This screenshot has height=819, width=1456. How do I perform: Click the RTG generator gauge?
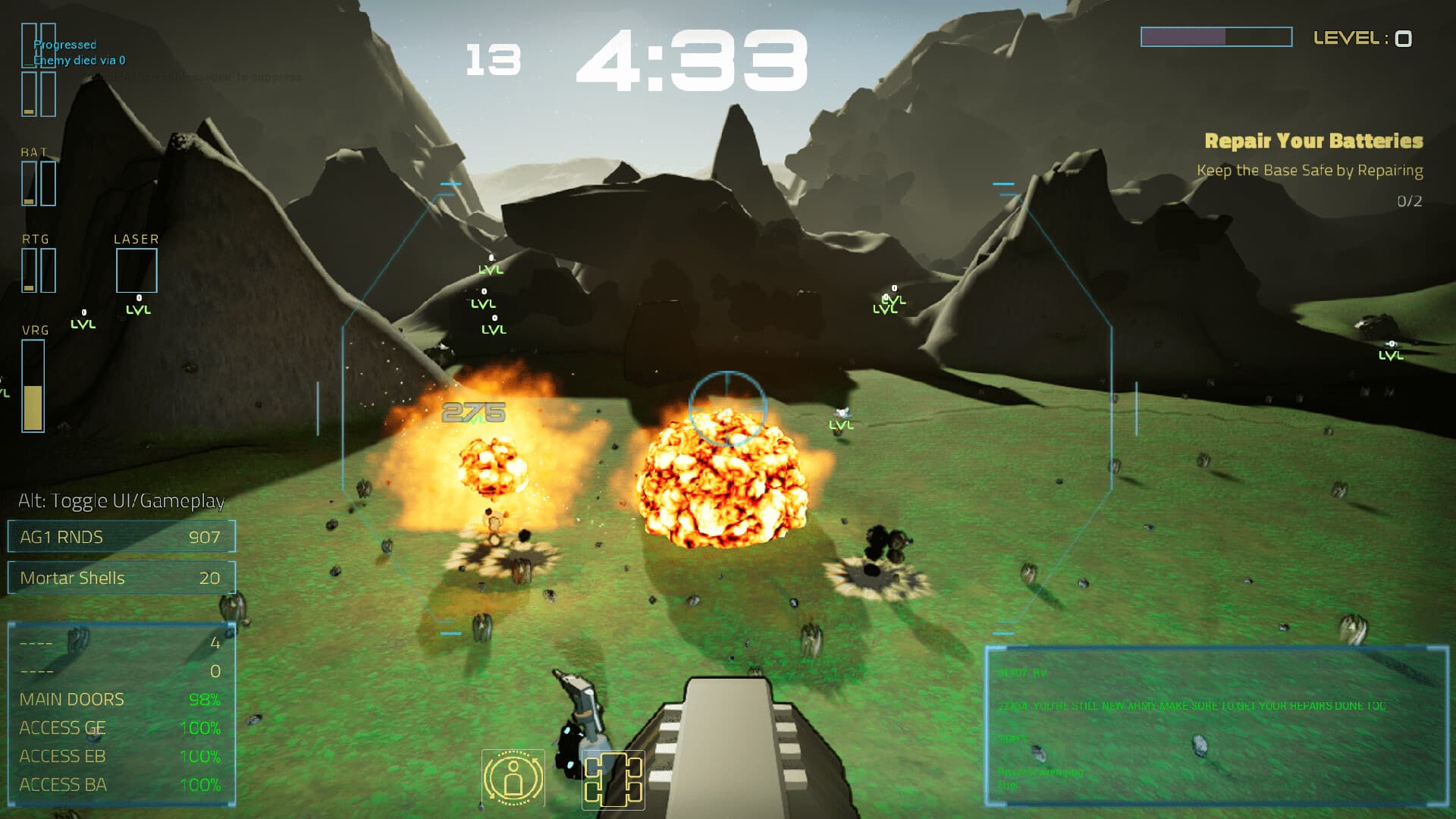coord(38,269)
